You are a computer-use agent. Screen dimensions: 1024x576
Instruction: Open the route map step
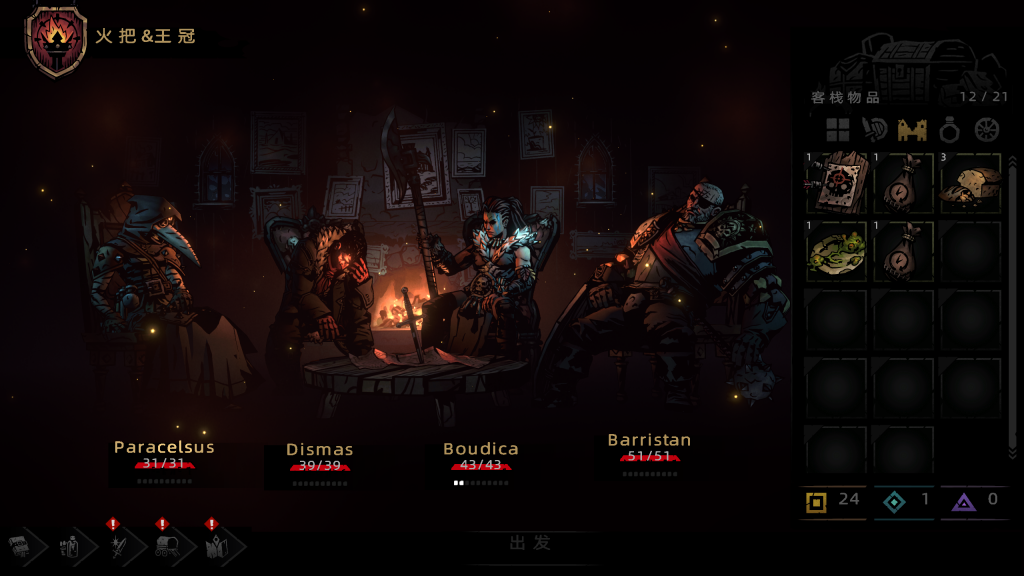pyautogui.click(x=217, y=546)
